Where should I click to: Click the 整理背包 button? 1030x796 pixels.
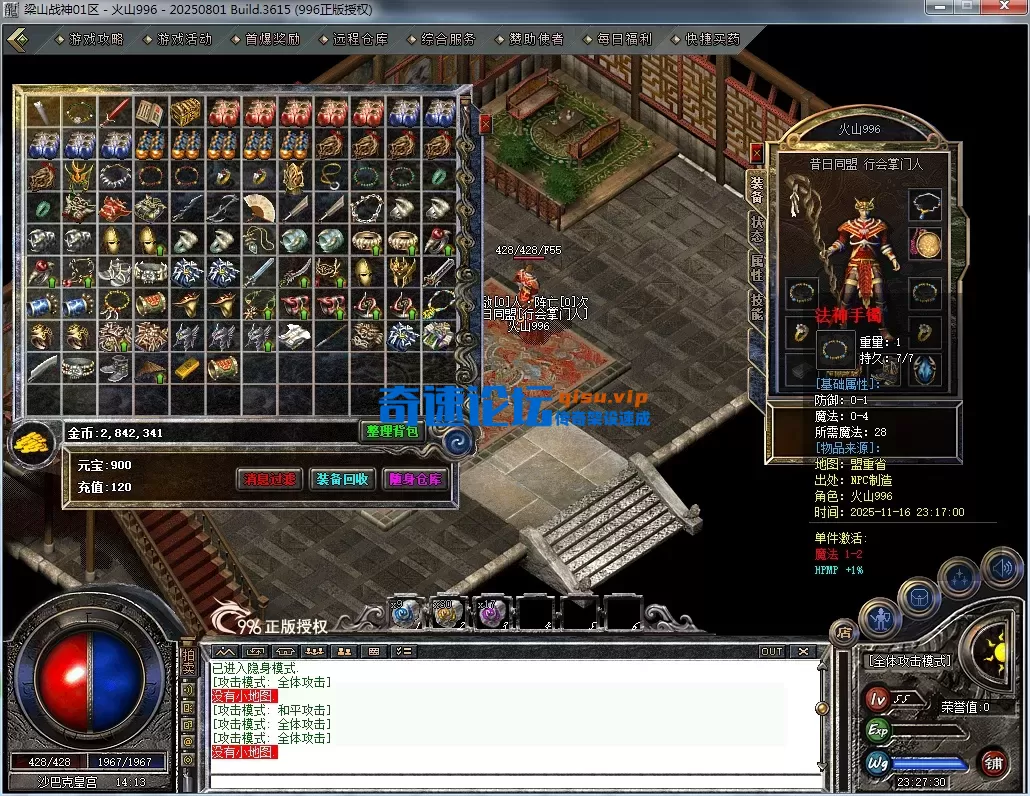pos(391,432)
